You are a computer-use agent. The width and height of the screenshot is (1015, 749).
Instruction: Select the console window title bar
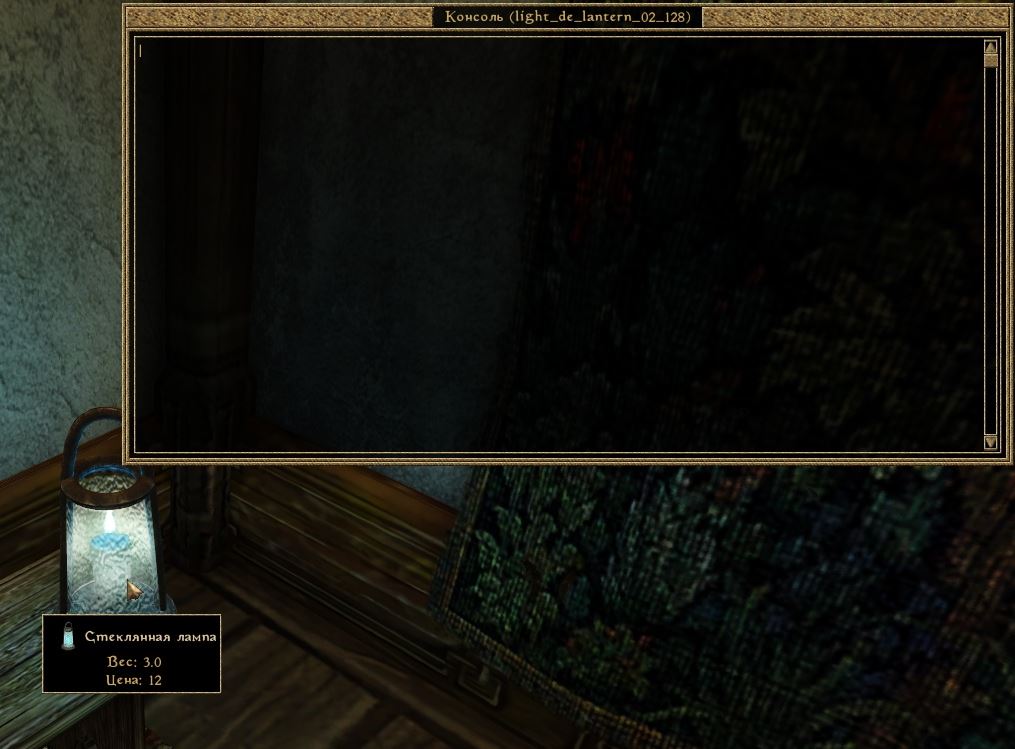[567, 17]
